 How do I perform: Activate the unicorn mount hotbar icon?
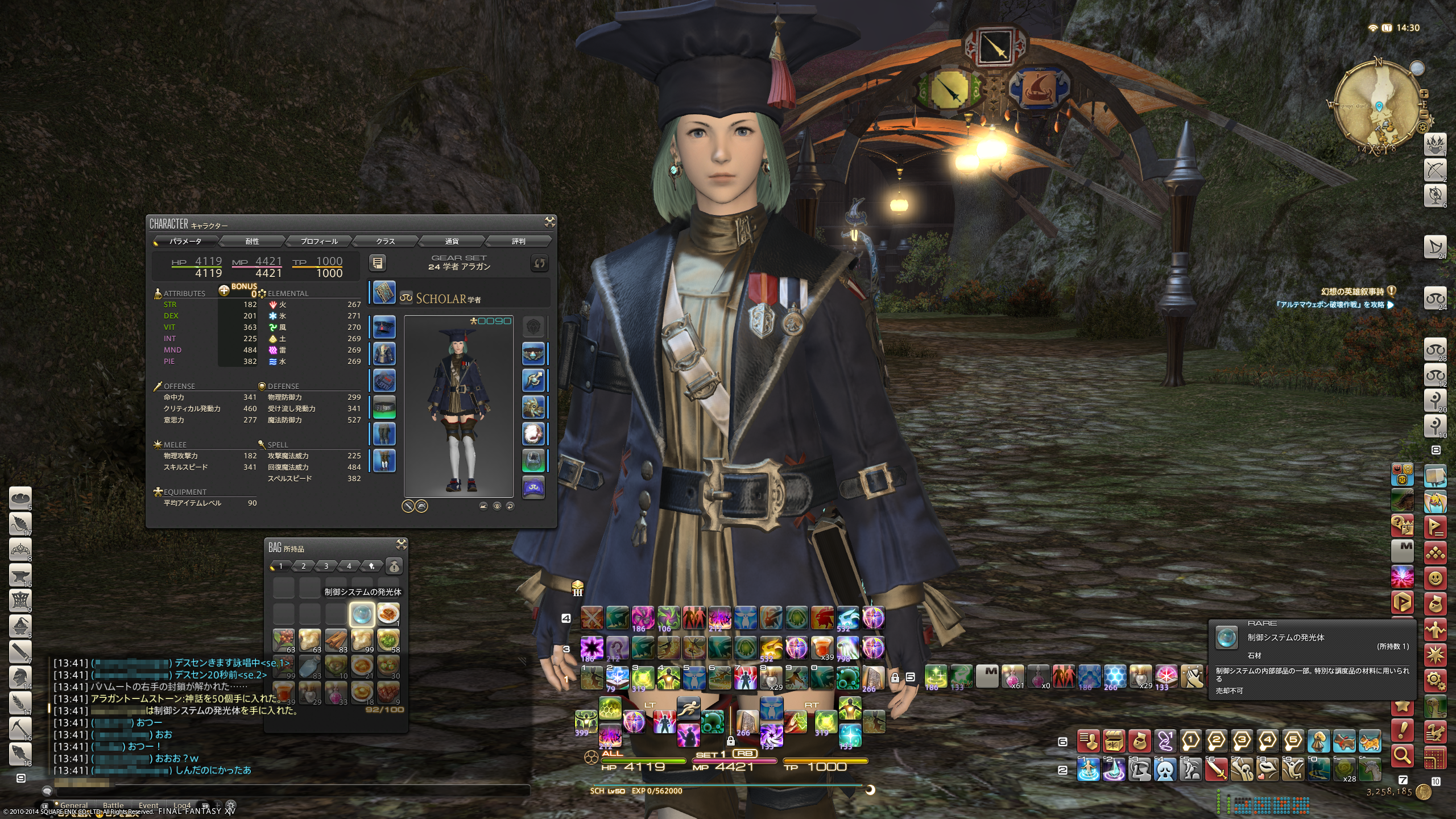tap(1370, 771)
